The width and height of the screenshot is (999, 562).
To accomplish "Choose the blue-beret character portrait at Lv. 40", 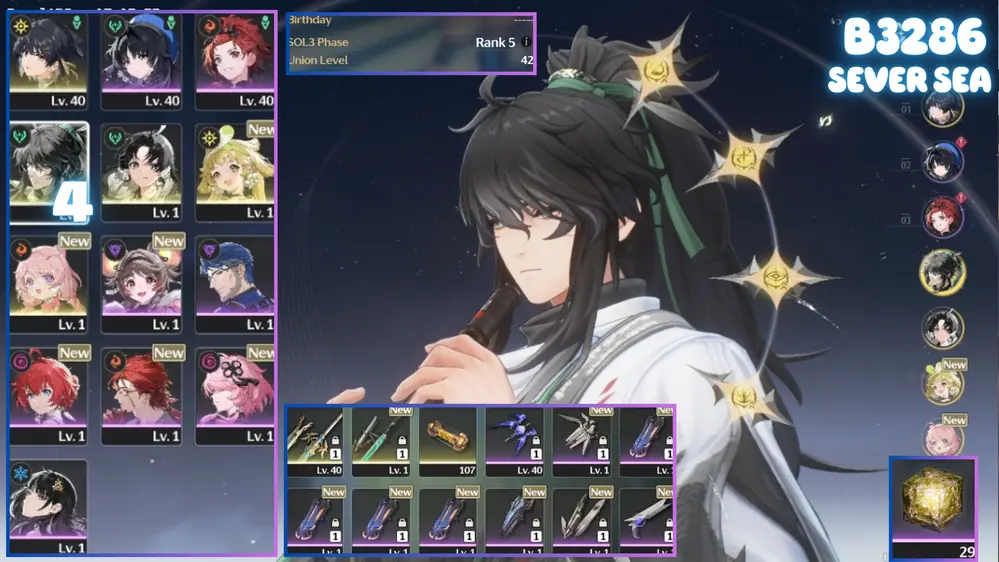I will [141, 60].
